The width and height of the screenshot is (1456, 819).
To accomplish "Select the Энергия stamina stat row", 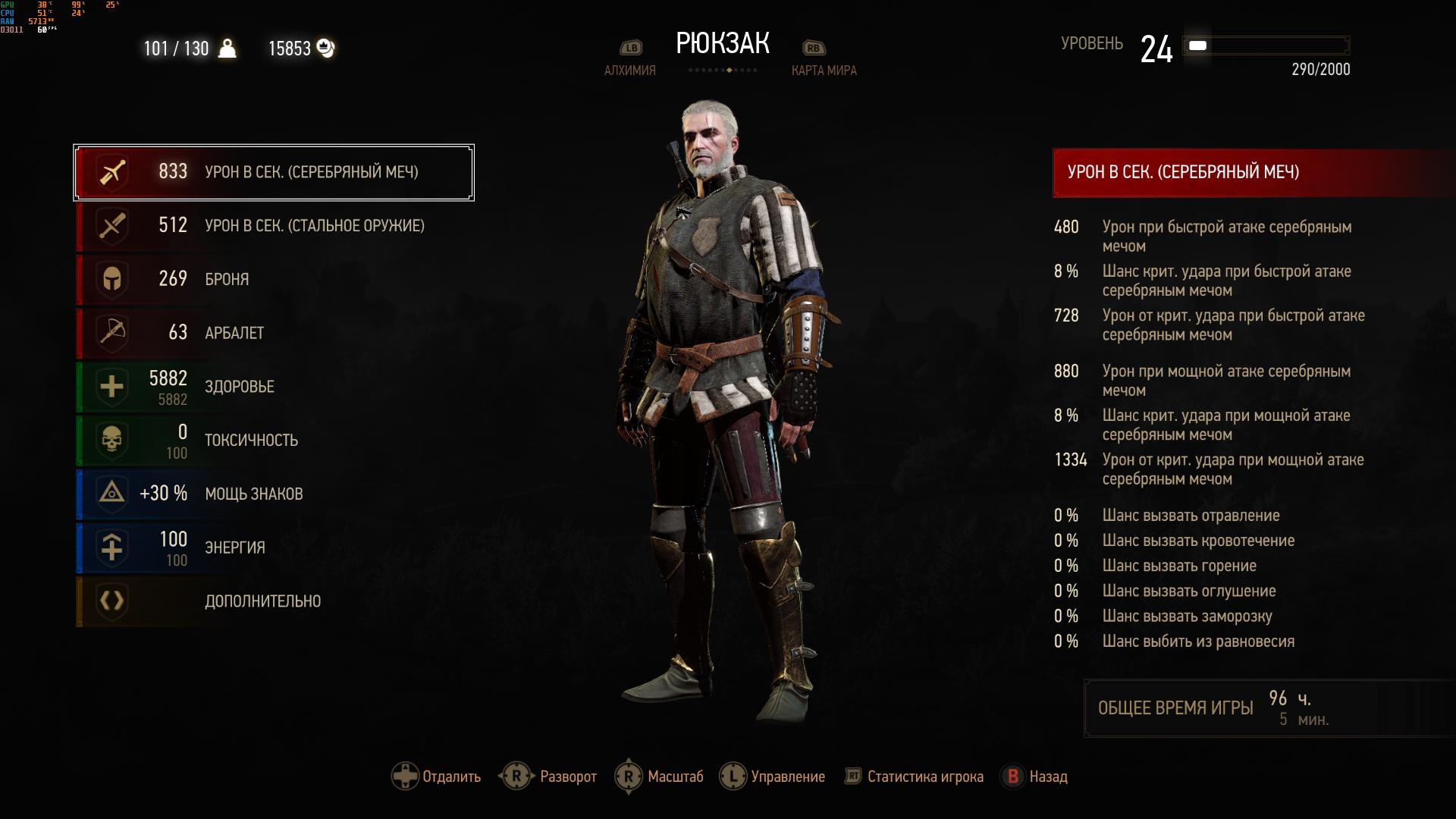I will (273, 548).
